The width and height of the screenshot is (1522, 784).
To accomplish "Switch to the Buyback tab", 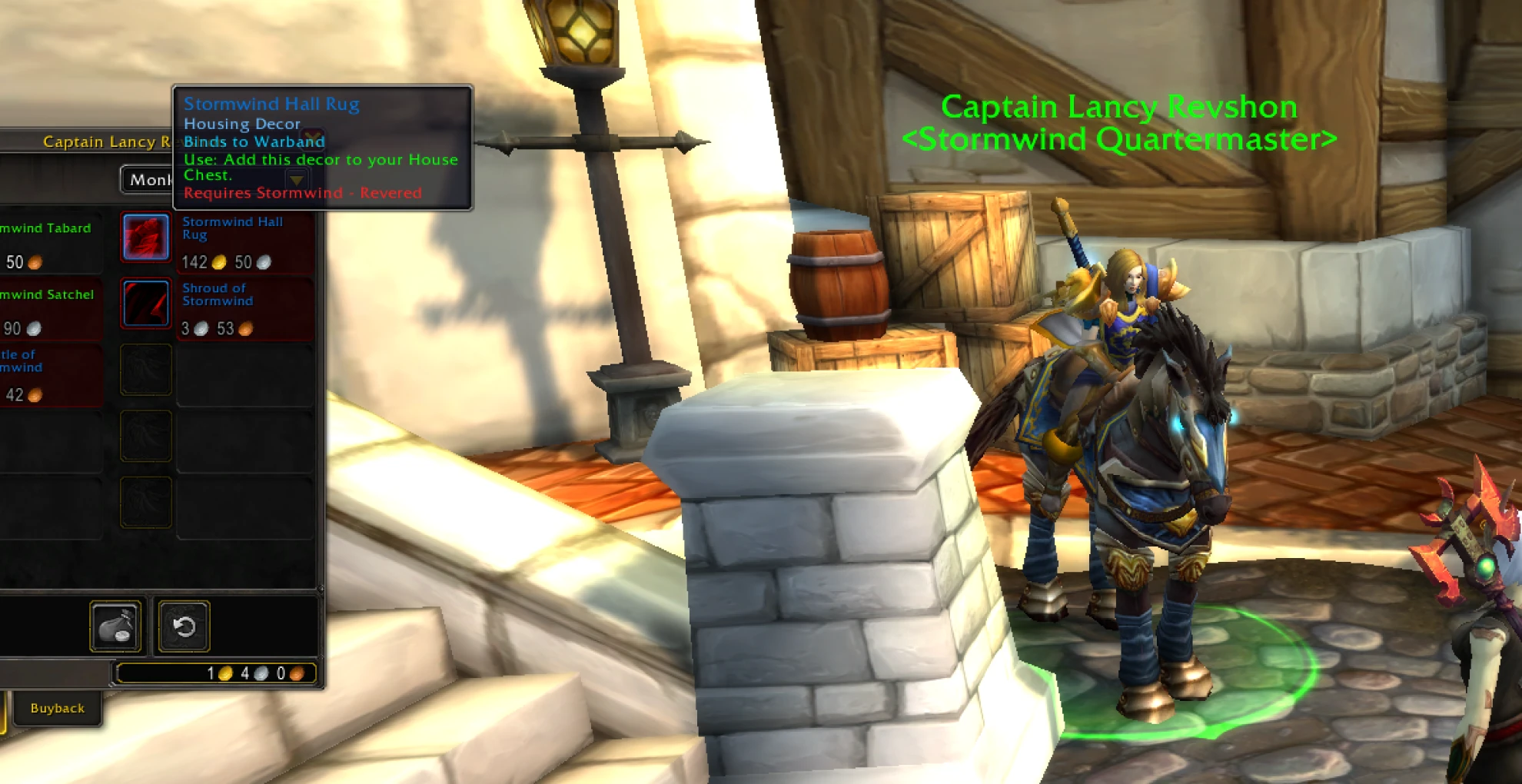I will 56,708.
